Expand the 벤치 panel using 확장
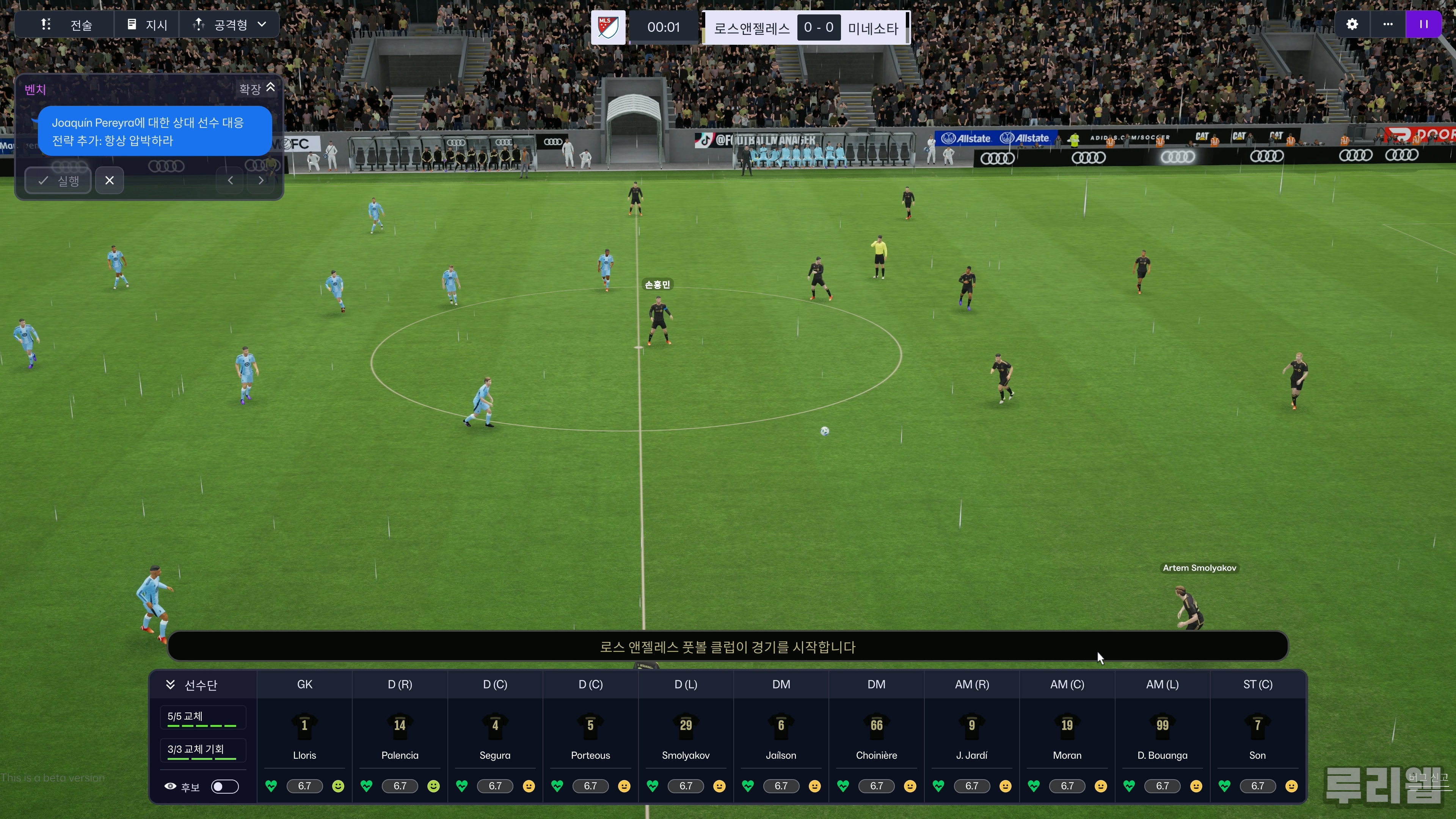 click(257, 89)
